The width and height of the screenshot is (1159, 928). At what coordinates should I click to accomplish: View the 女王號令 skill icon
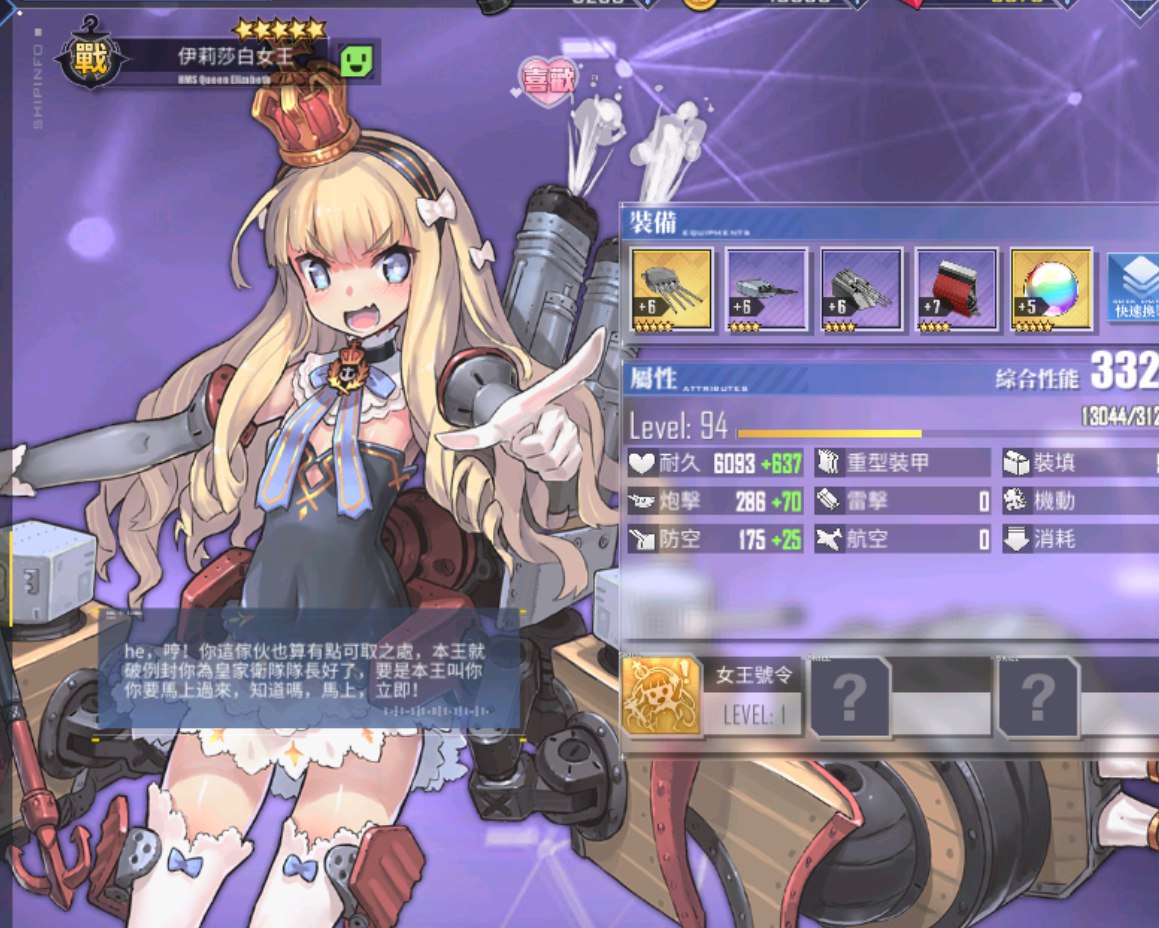660,696
